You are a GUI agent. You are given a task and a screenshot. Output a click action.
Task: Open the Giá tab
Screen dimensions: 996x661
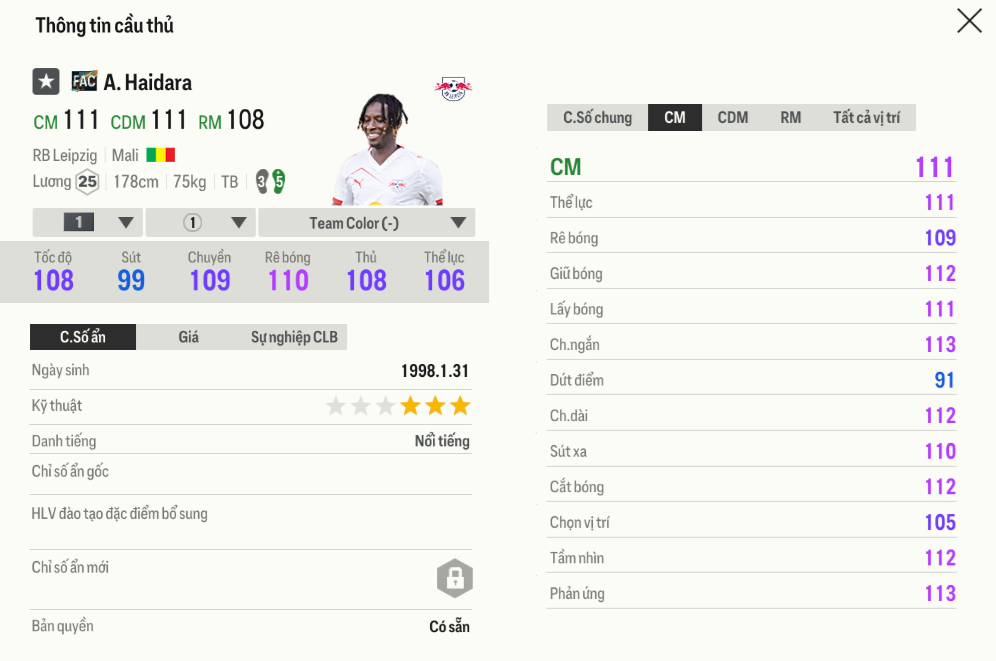pos(189,337)
